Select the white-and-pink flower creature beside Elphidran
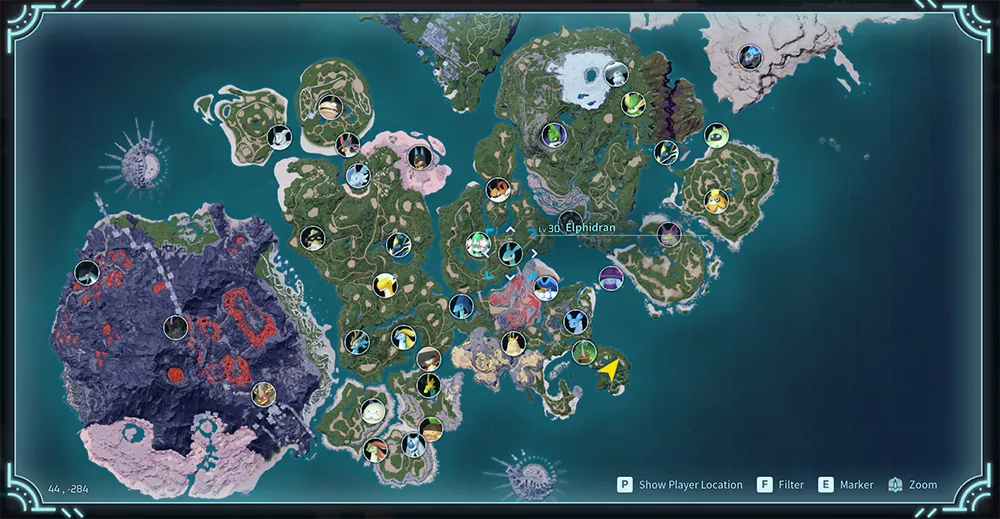This screenshot has width=1000, height=519. [x=479, y=243]
